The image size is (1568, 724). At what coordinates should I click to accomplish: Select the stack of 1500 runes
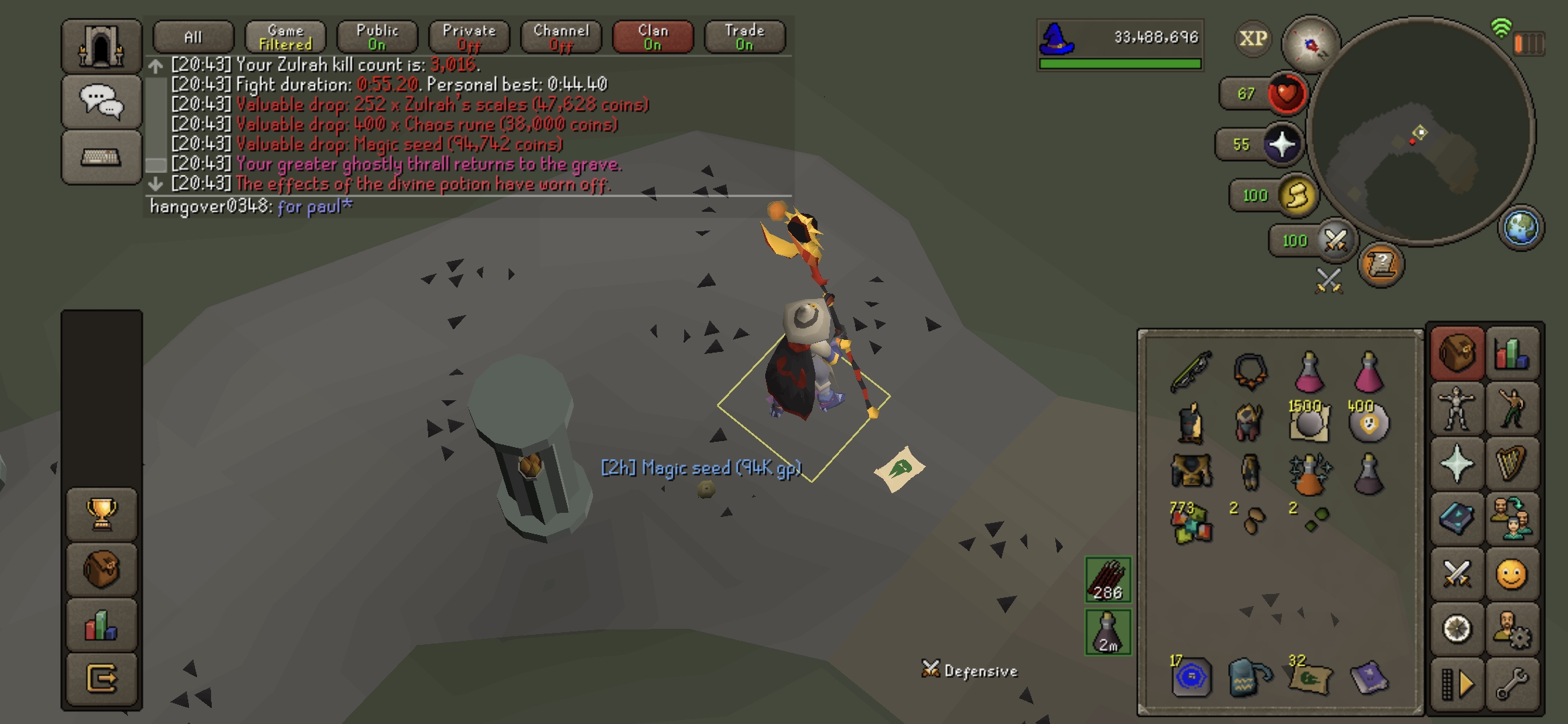[1309, 422]
